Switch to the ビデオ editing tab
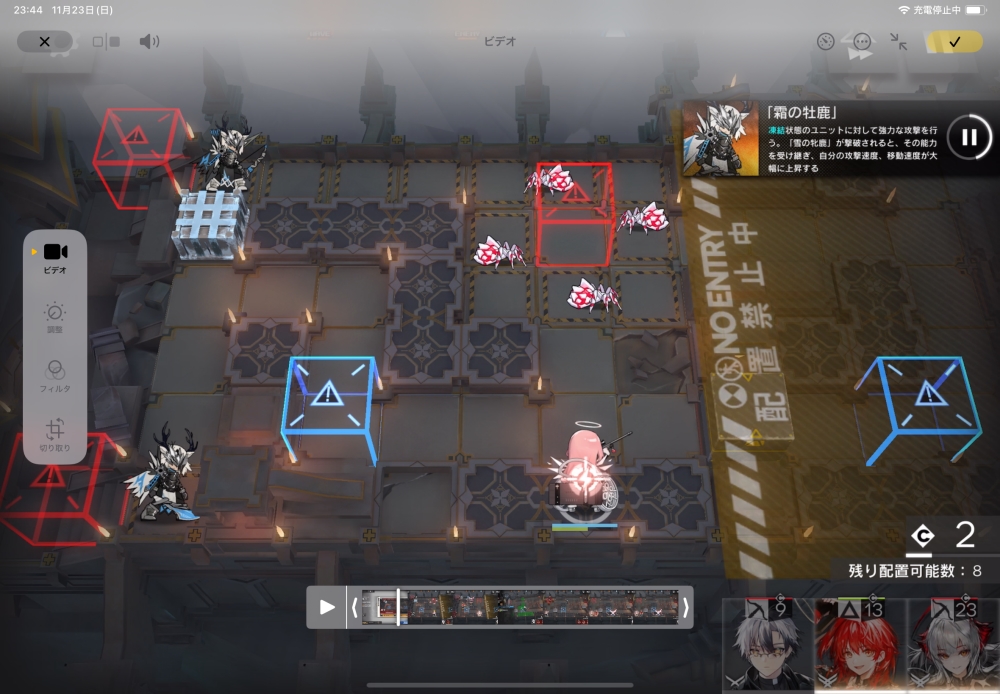Viewport: 1000px width, 694px height. [x=55, y=257]
